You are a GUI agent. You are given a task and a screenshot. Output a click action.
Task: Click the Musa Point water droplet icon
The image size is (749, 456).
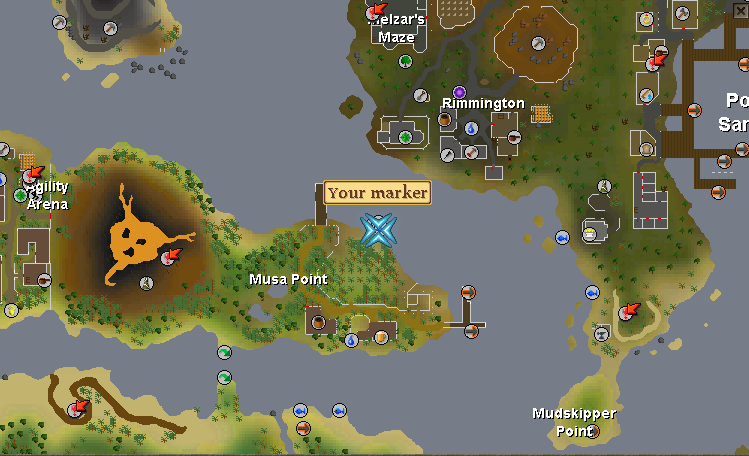click(x=352, y=340)
